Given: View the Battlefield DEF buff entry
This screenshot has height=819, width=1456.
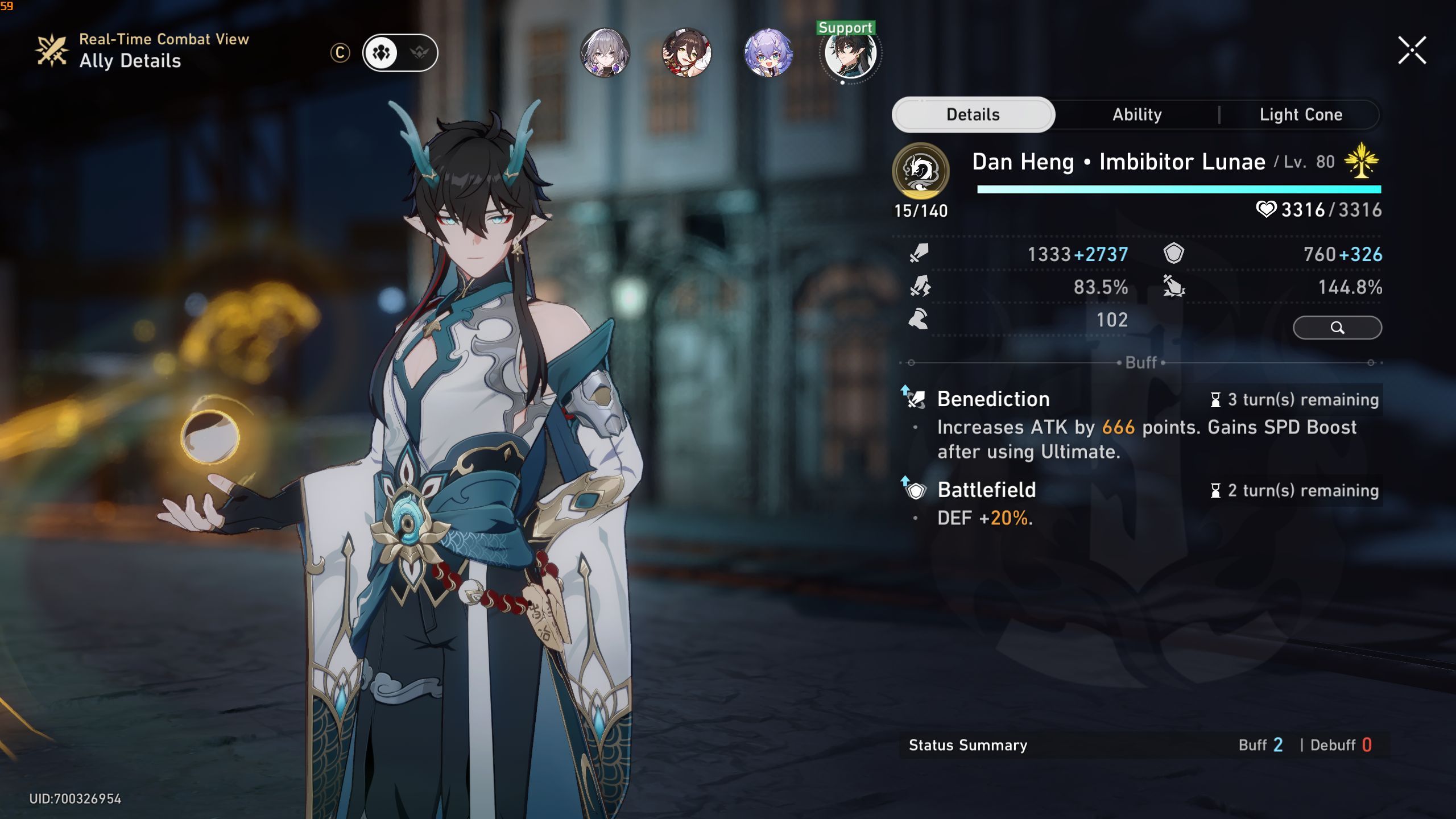Looking at the screenshot, I should [986, 490].
